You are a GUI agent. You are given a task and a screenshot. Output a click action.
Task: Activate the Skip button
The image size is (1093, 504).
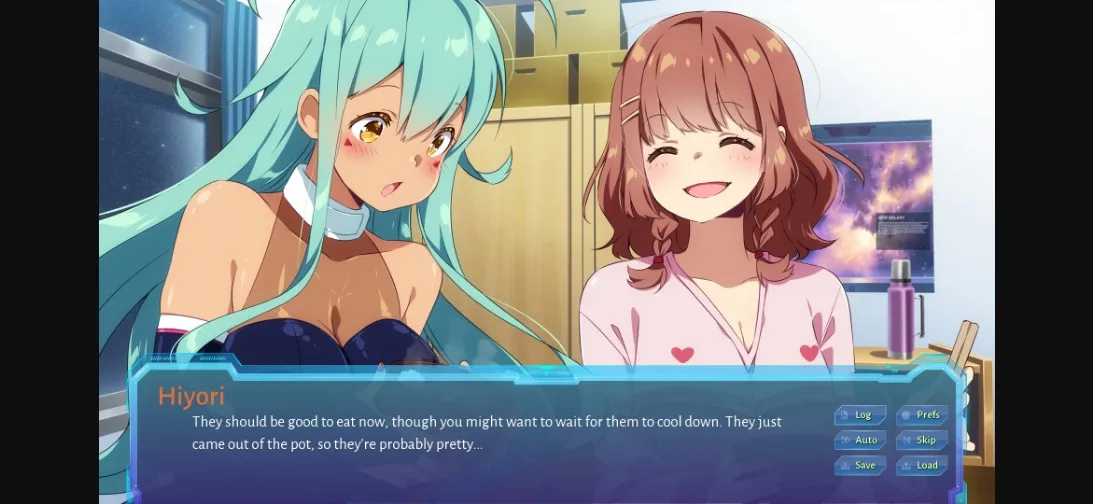pos(922,440)
